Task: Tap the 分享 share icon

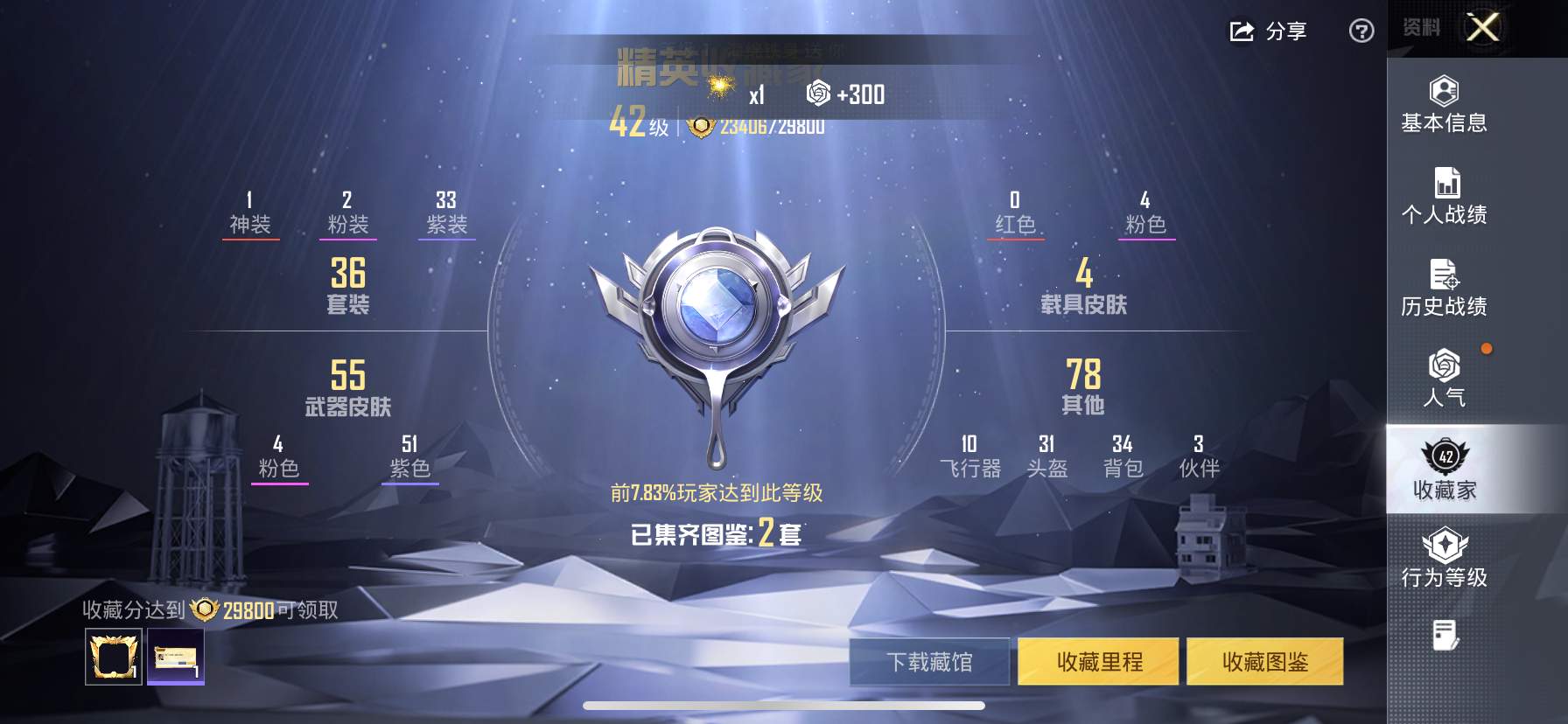Action: coord(1264,31)
